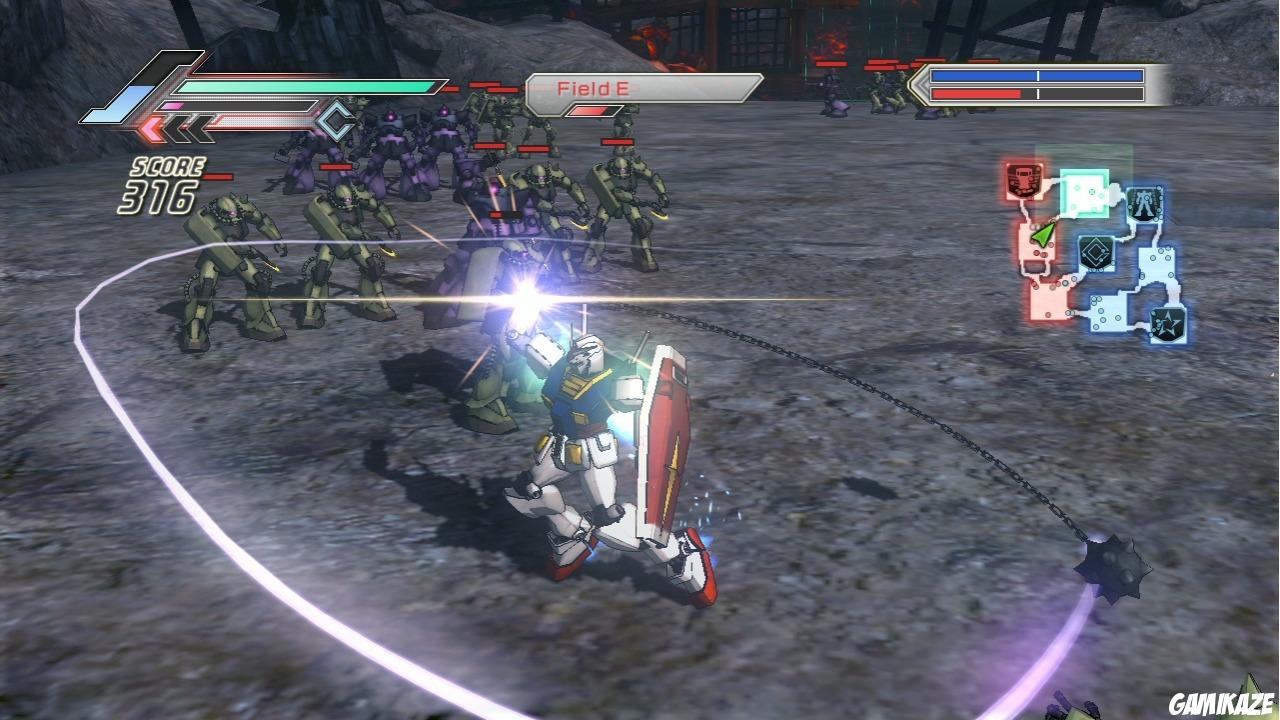Click the green health bar at top left
This screenshot has height=720, width=1280.
pyautogui.click(x=300, y=86)
